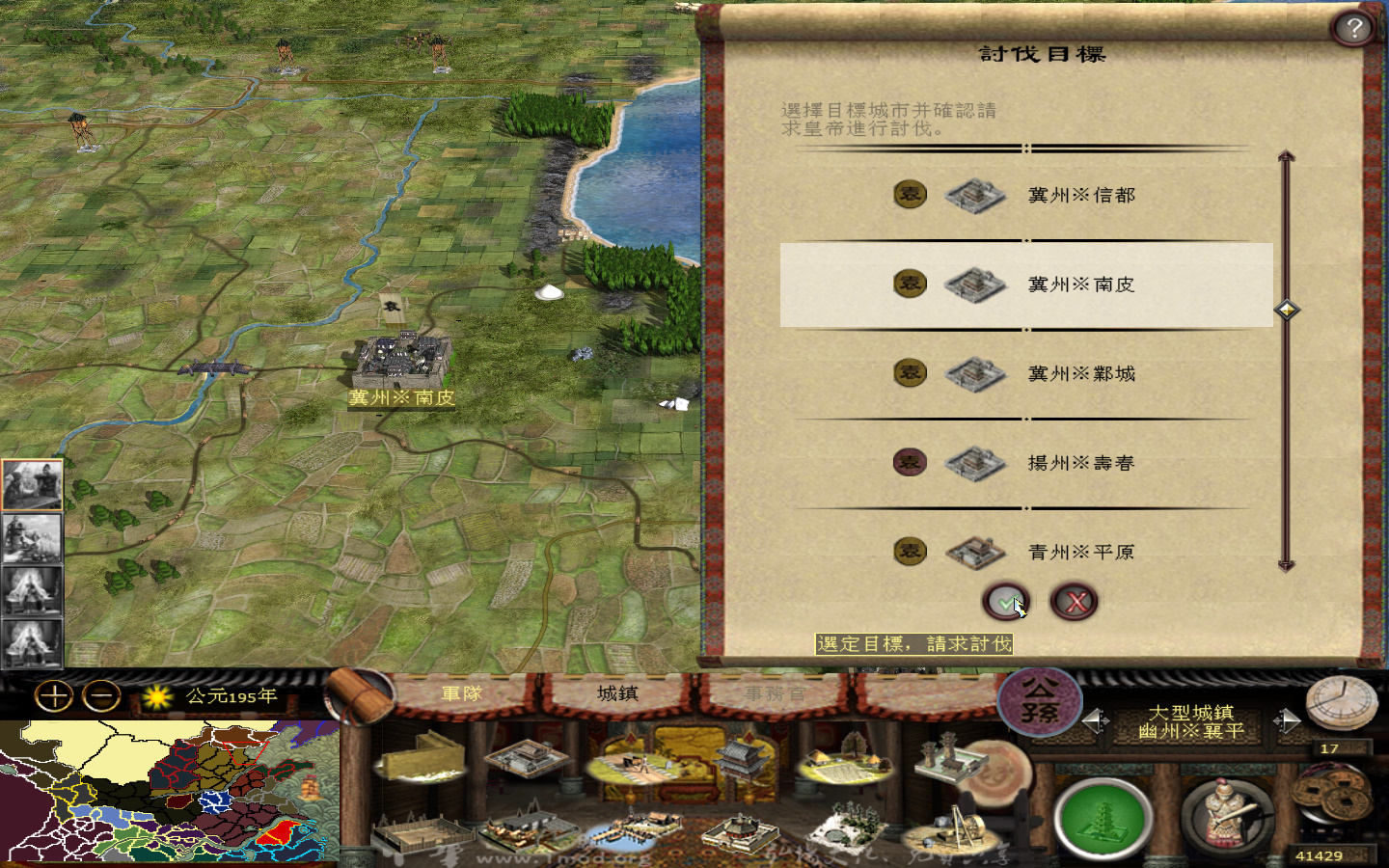The image size is (1389, 868).
Task: Confirm target with green checkmark button
Action: click(1004, 601)
